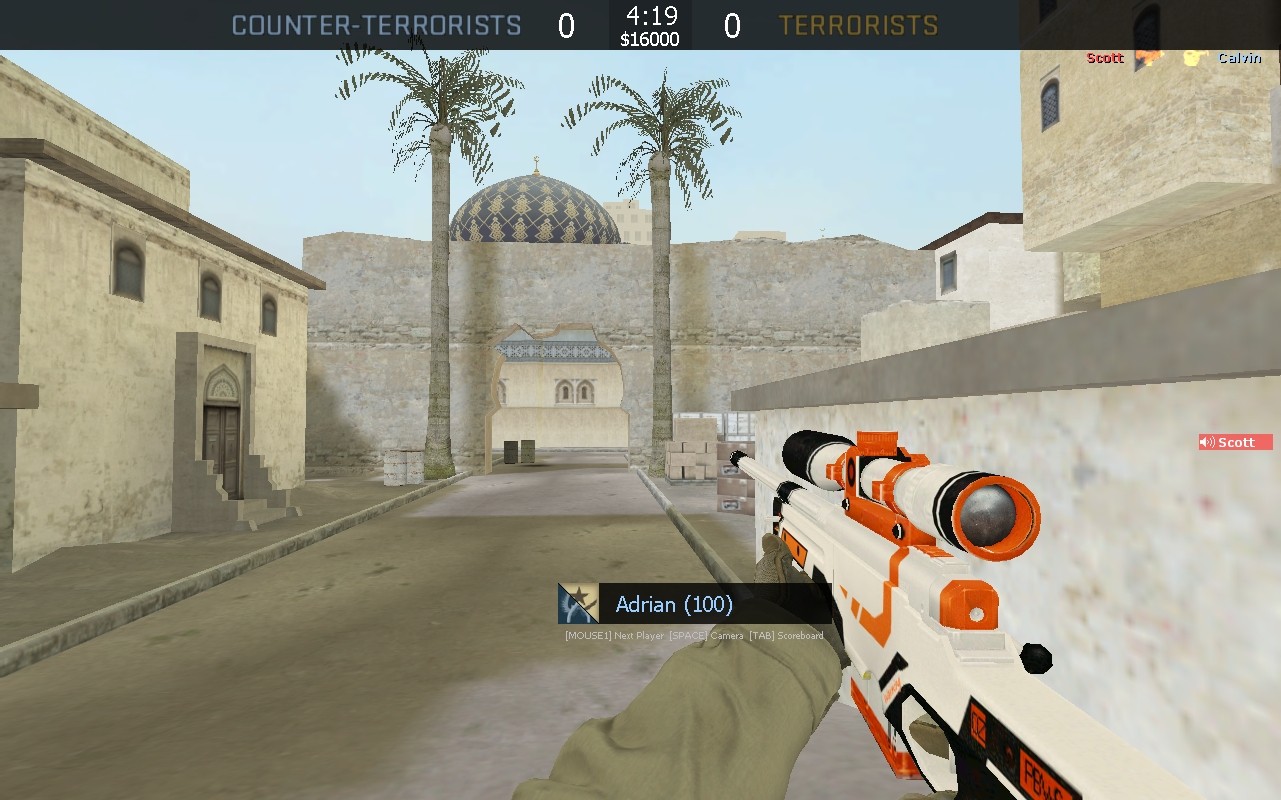This screenshot has width=1281, height=800.
Task: Toggle the spectator camera via [SPACE] Camera hint
Action: (x=707, y=634)
